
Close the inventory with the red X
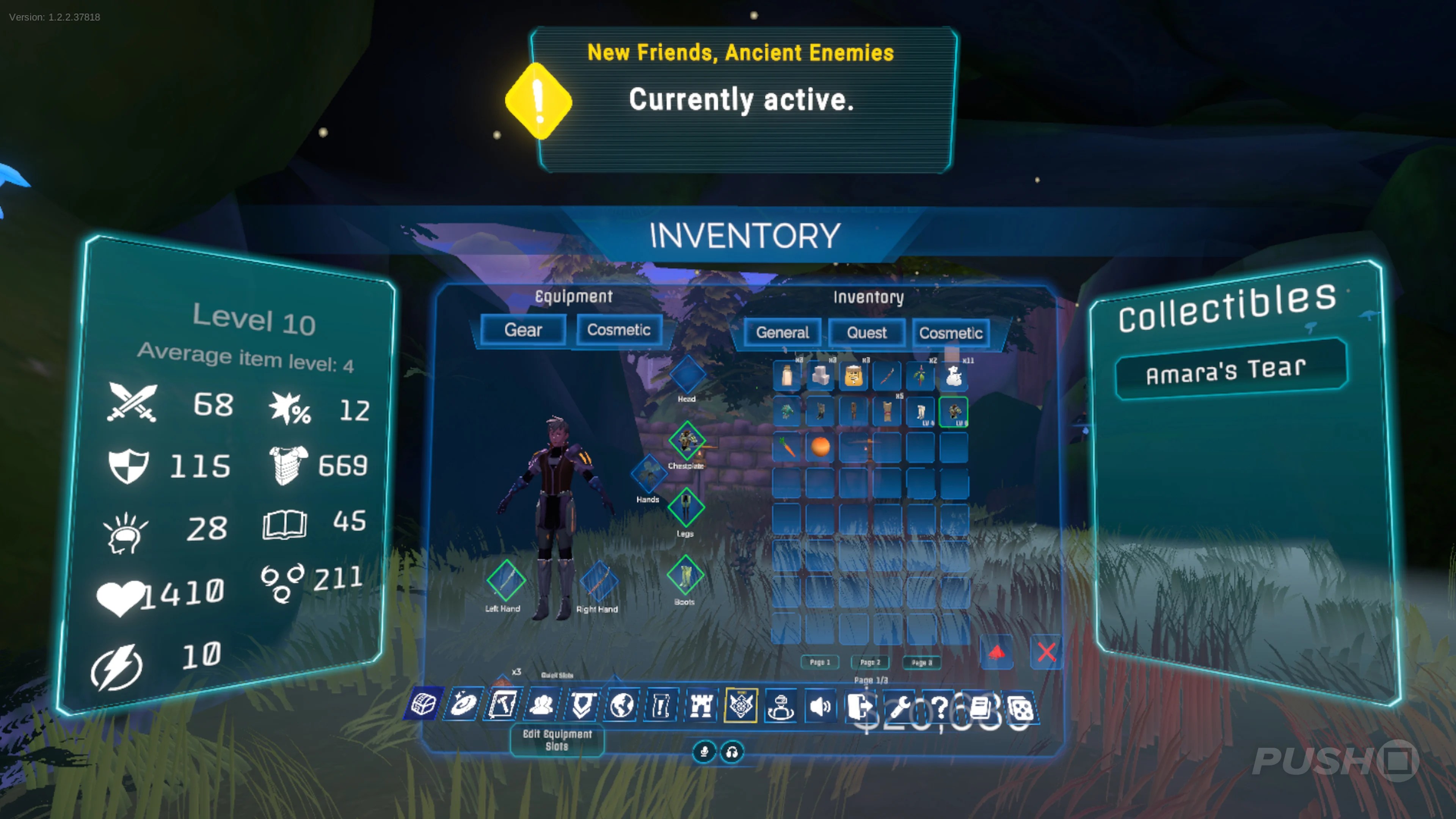coord(1046,652)
